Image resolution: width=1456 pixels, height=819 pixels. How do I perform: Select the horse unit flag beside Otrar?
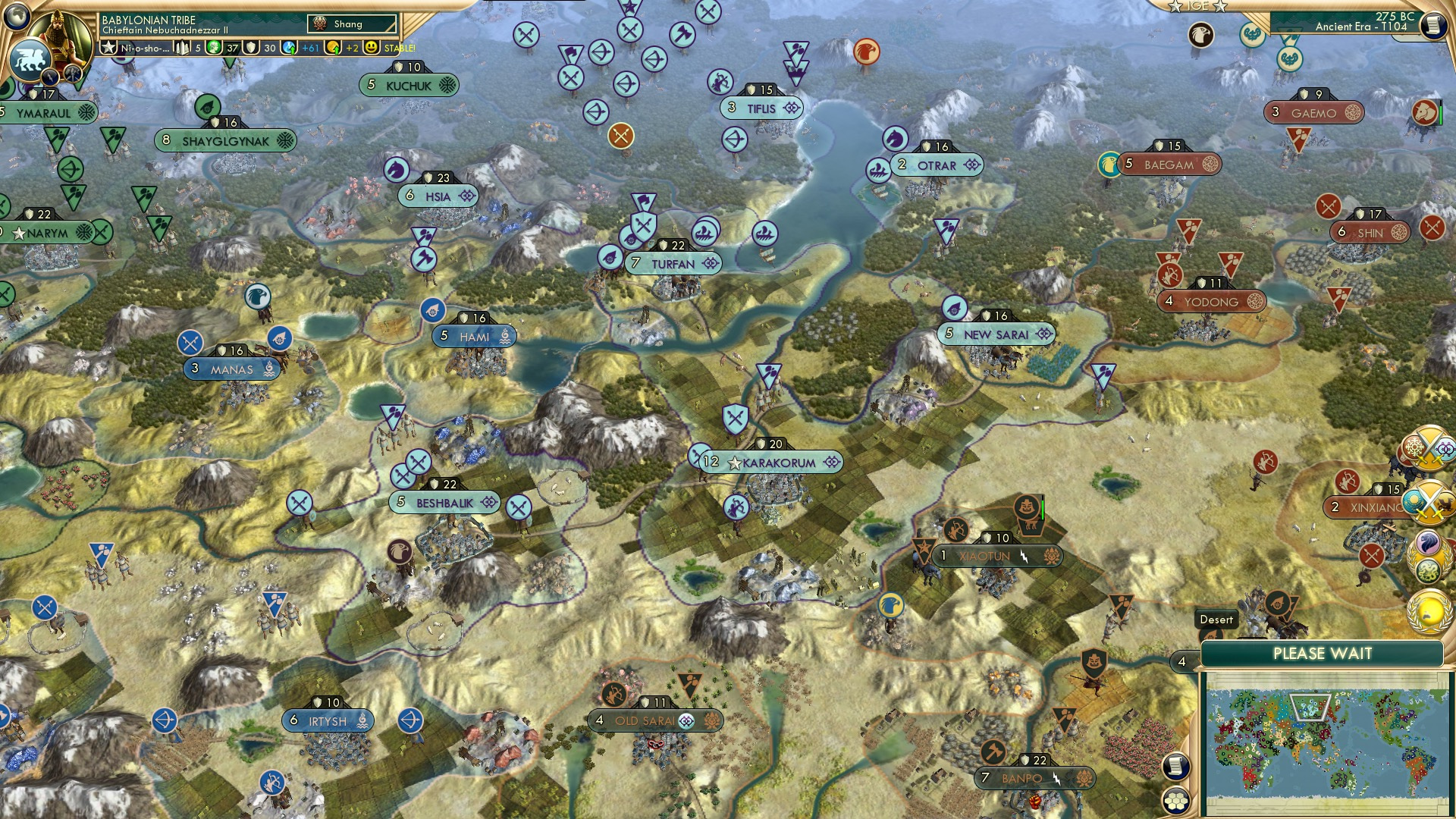[x=896, y=140]
